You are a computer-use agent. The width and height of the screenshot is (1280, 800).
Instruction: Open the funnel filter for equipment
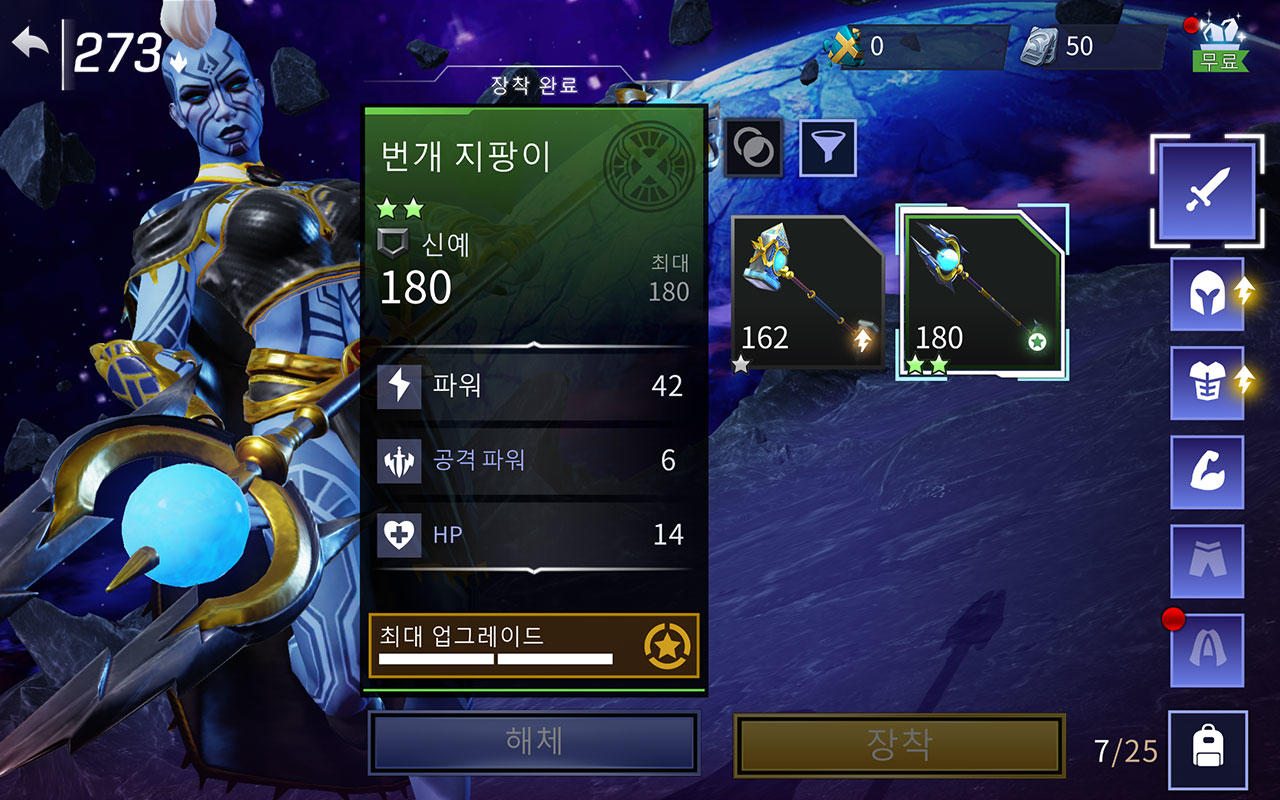coord(826,146)
